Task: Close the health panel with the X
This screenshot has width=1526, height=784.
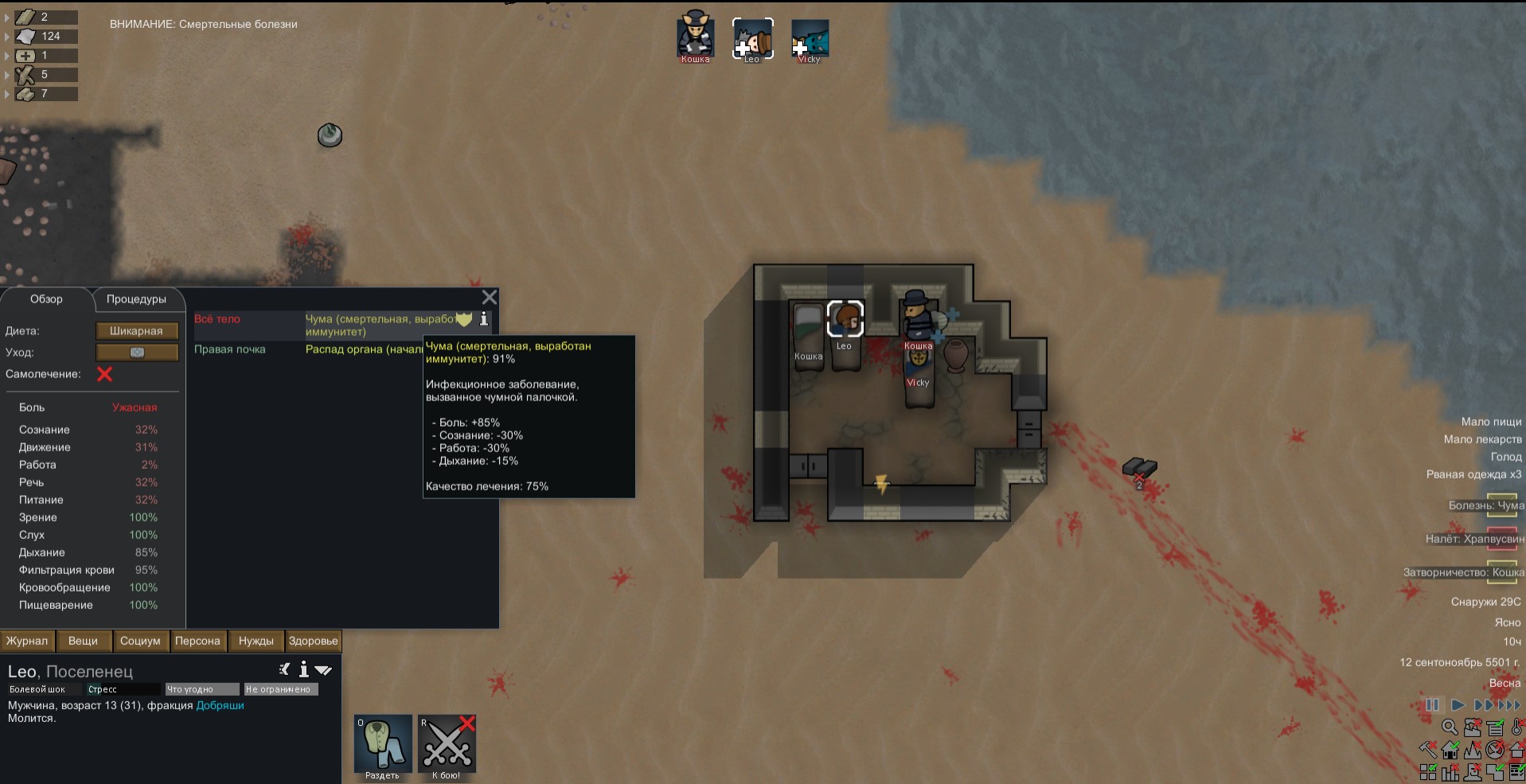Action: pyautogui.click(x=490, y=298)
